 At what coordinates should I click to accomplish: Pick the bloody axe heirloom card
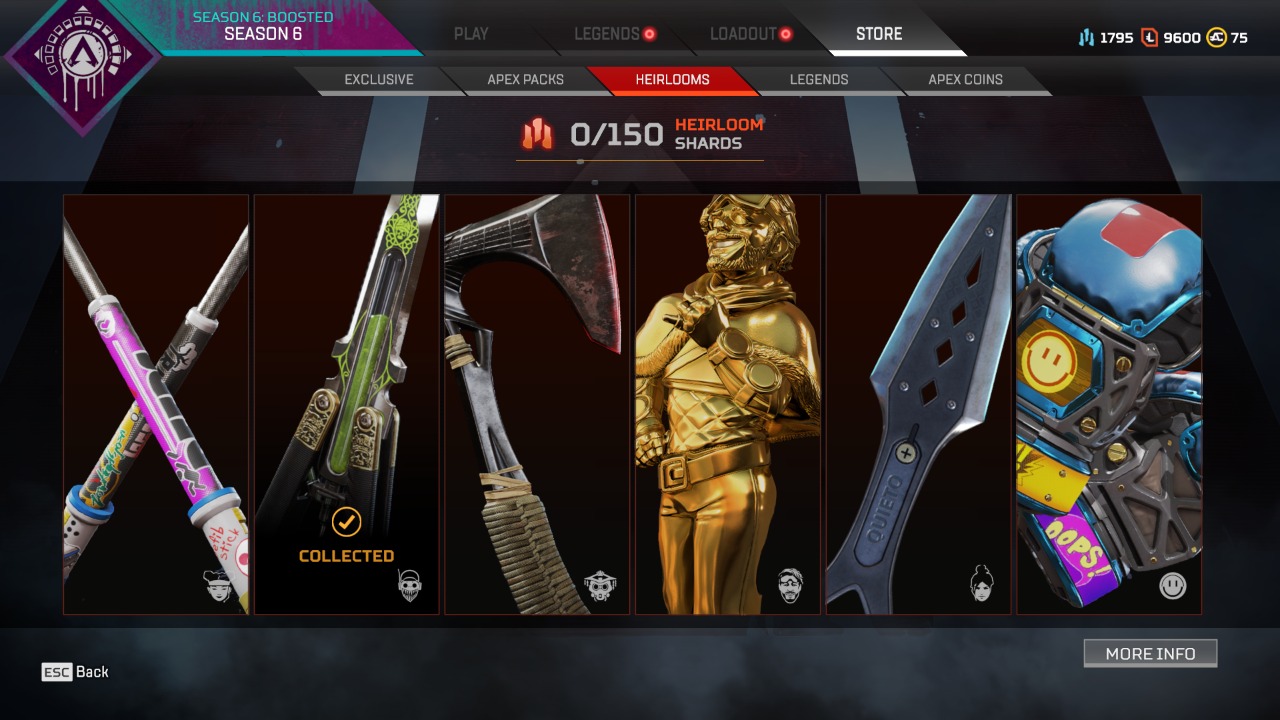click(537, 404)
